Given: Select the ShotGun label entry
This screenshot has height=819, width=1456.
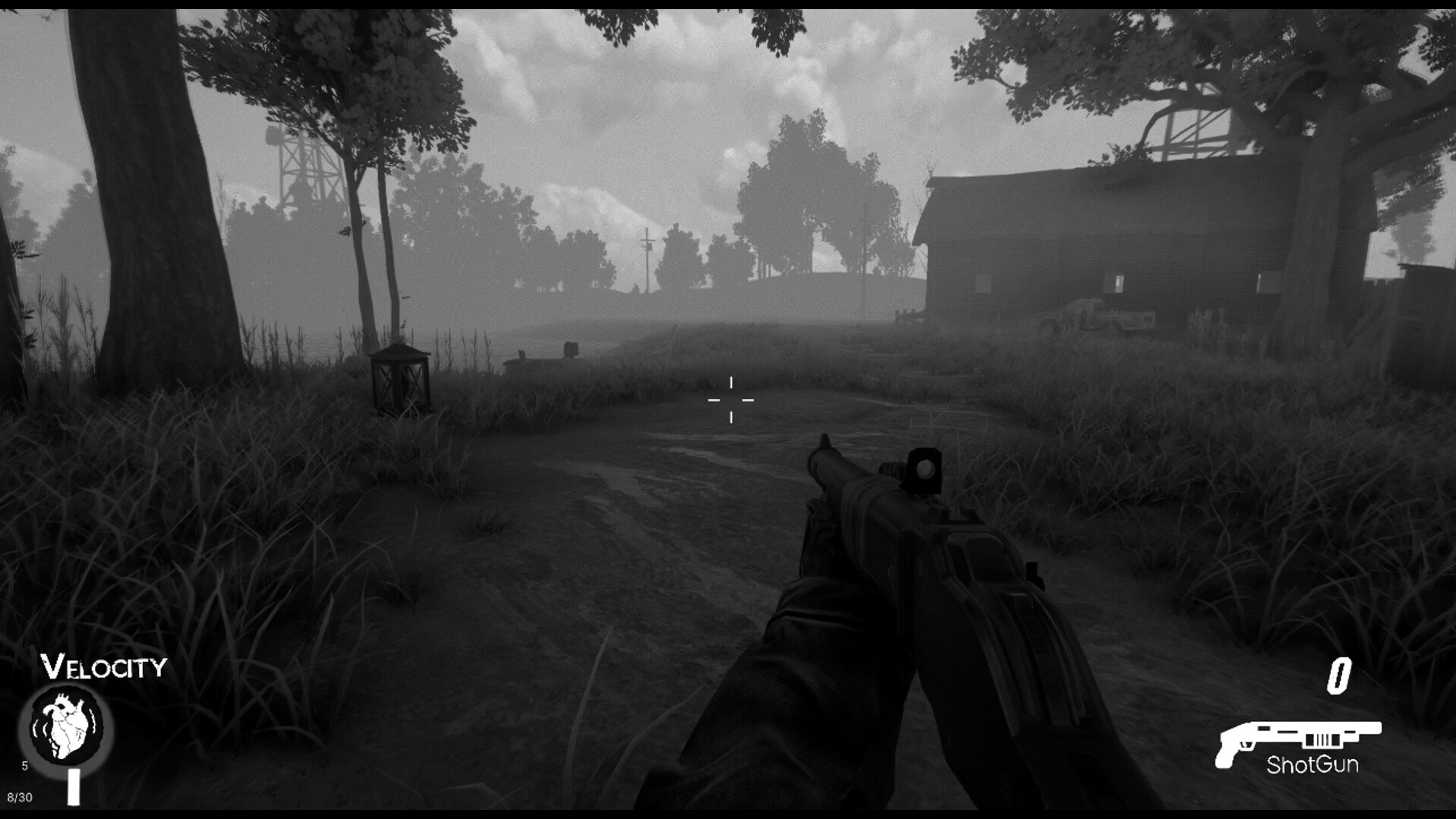Looking at the screenshot, I should coord(1313,766).
